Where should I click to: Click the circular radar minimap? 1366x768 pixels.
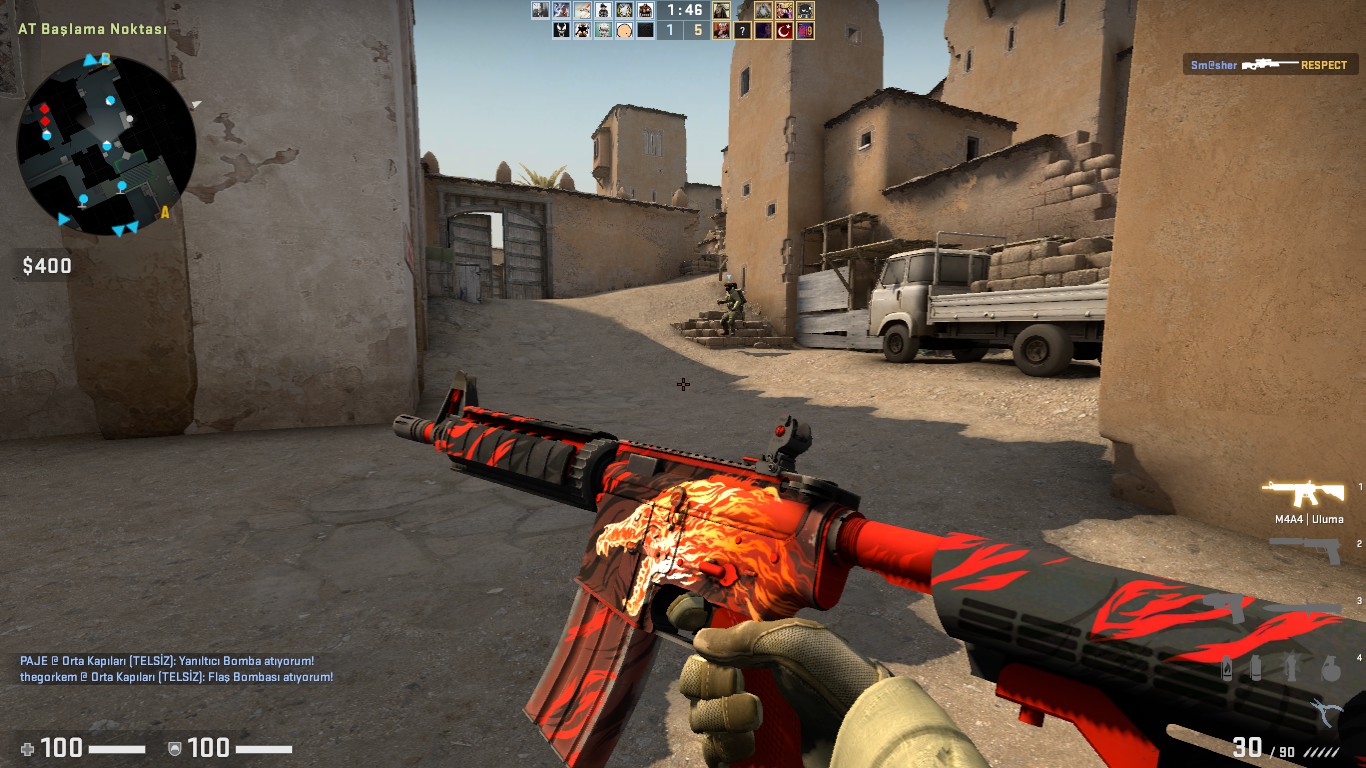coord(106,145)
